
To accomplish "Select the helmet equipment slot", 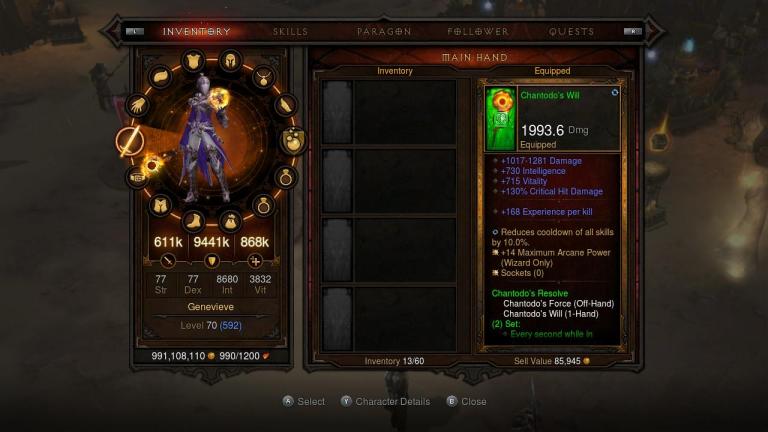I will point(229,60).
